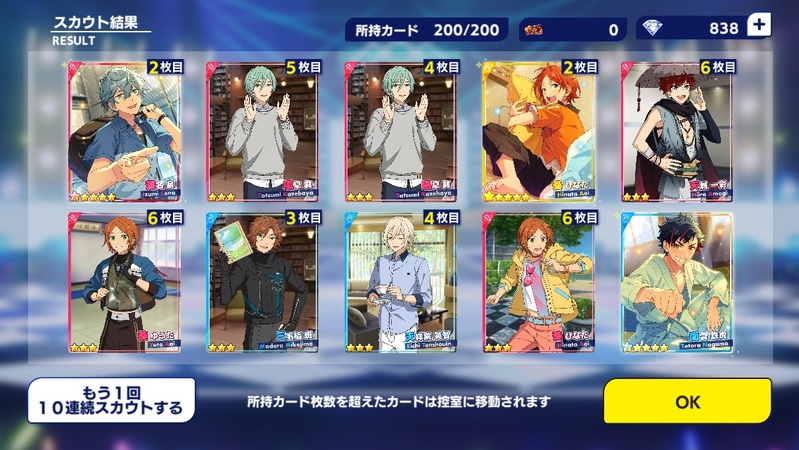This screenshot has height=450, width=799.
Task: Scout 10 more times with もう1回 button
Action: click(x=111, y=401)
